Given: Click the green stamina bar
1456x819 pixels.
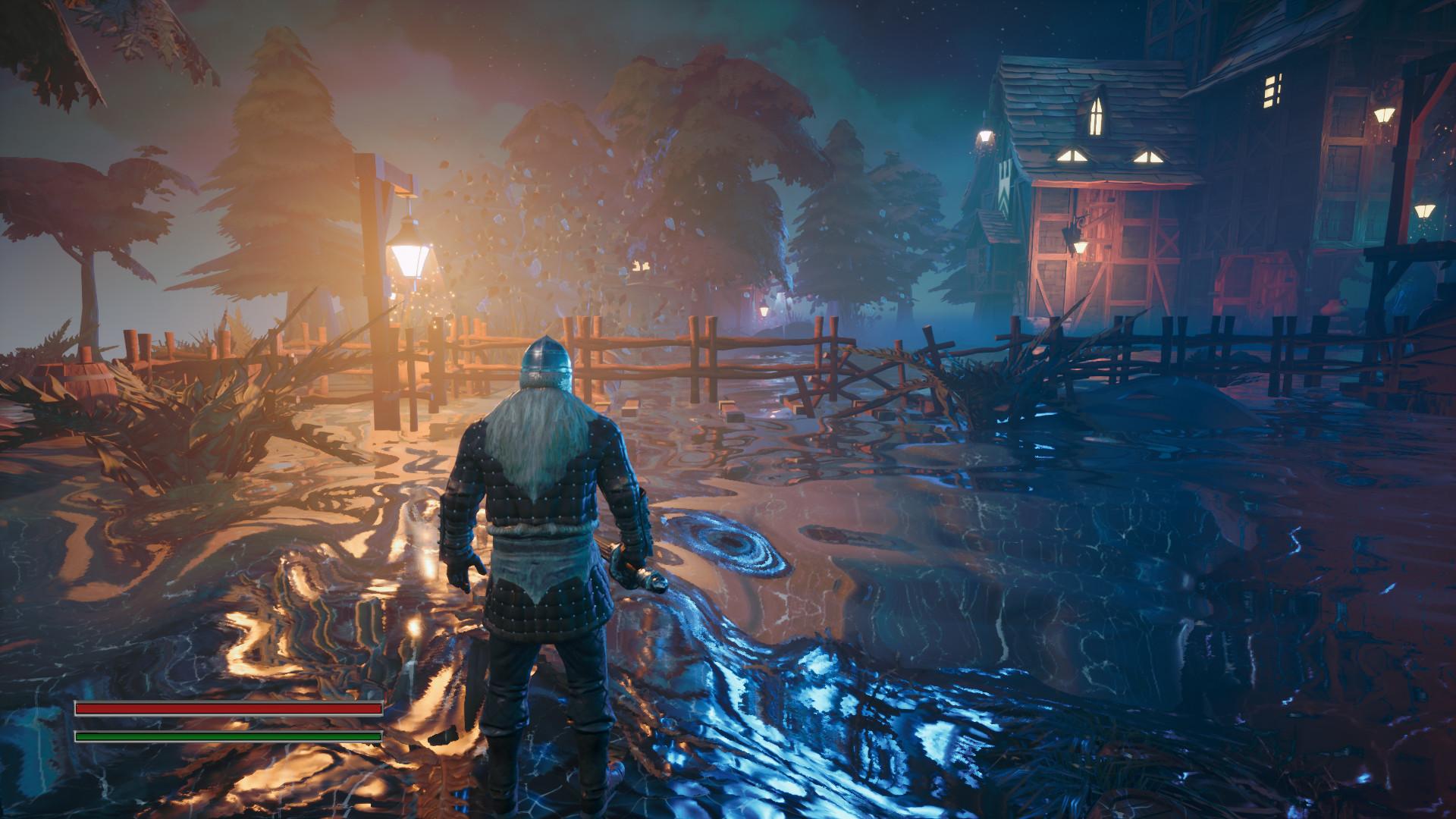Looking at the screenshot, I should tap(227, 736).
